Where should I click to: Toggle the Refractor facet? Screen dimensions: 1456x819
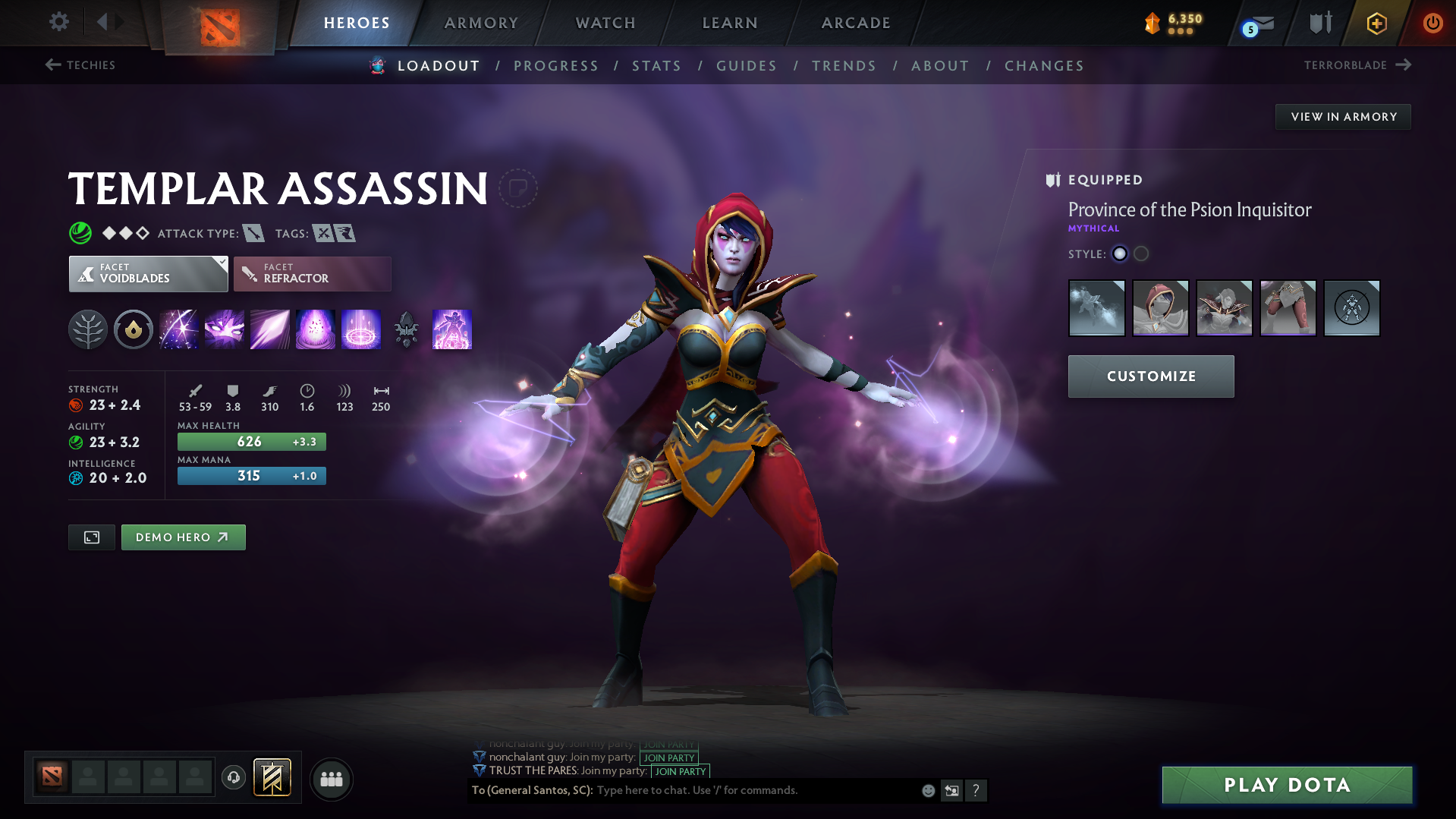click(x=312, y=273)
